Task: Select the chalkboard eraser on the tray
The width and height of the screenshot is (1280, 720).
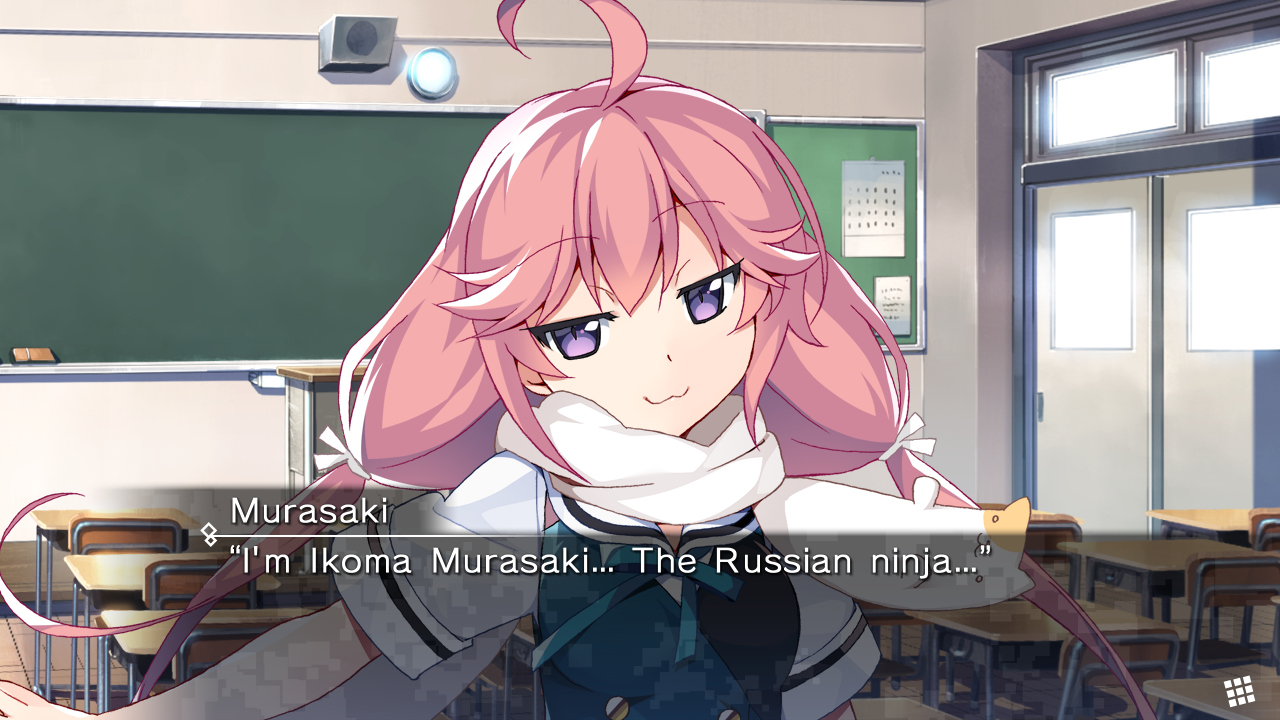Action: point(35,355)
